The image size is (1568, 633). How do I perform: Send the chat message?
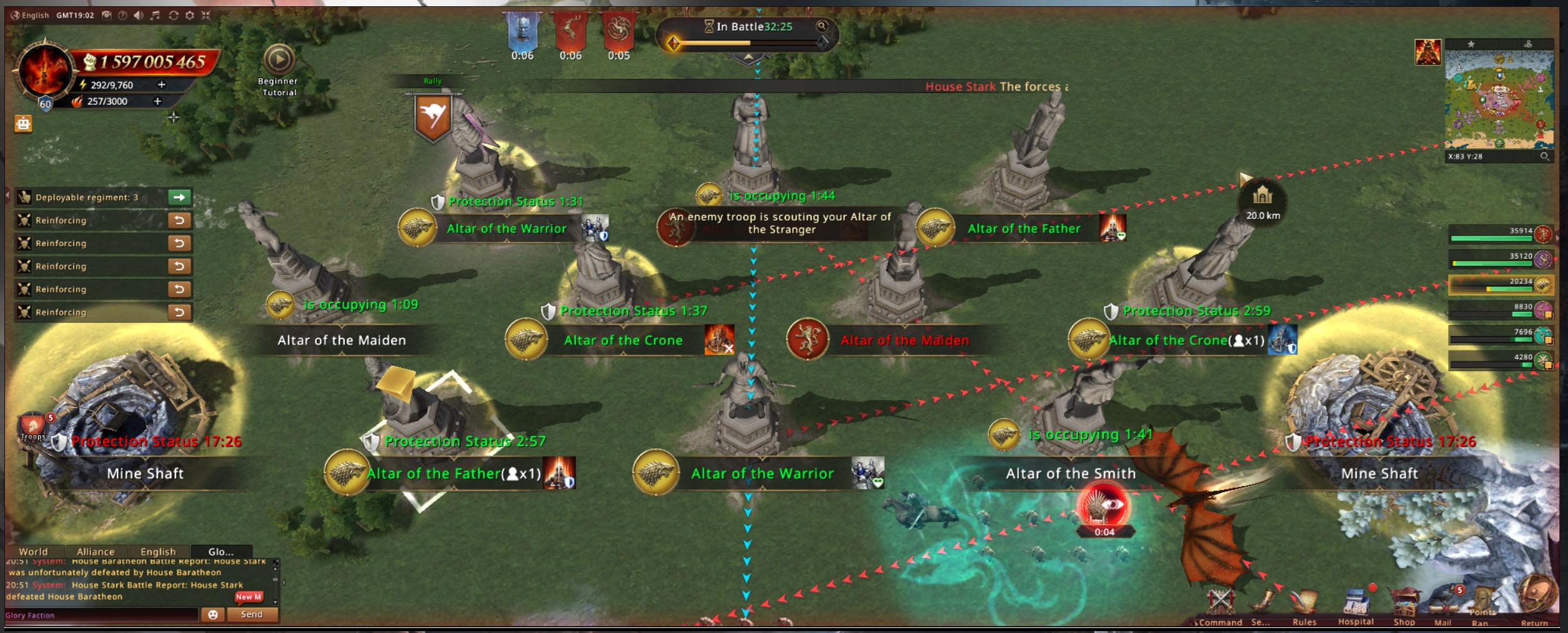click(x=252, y=615)
